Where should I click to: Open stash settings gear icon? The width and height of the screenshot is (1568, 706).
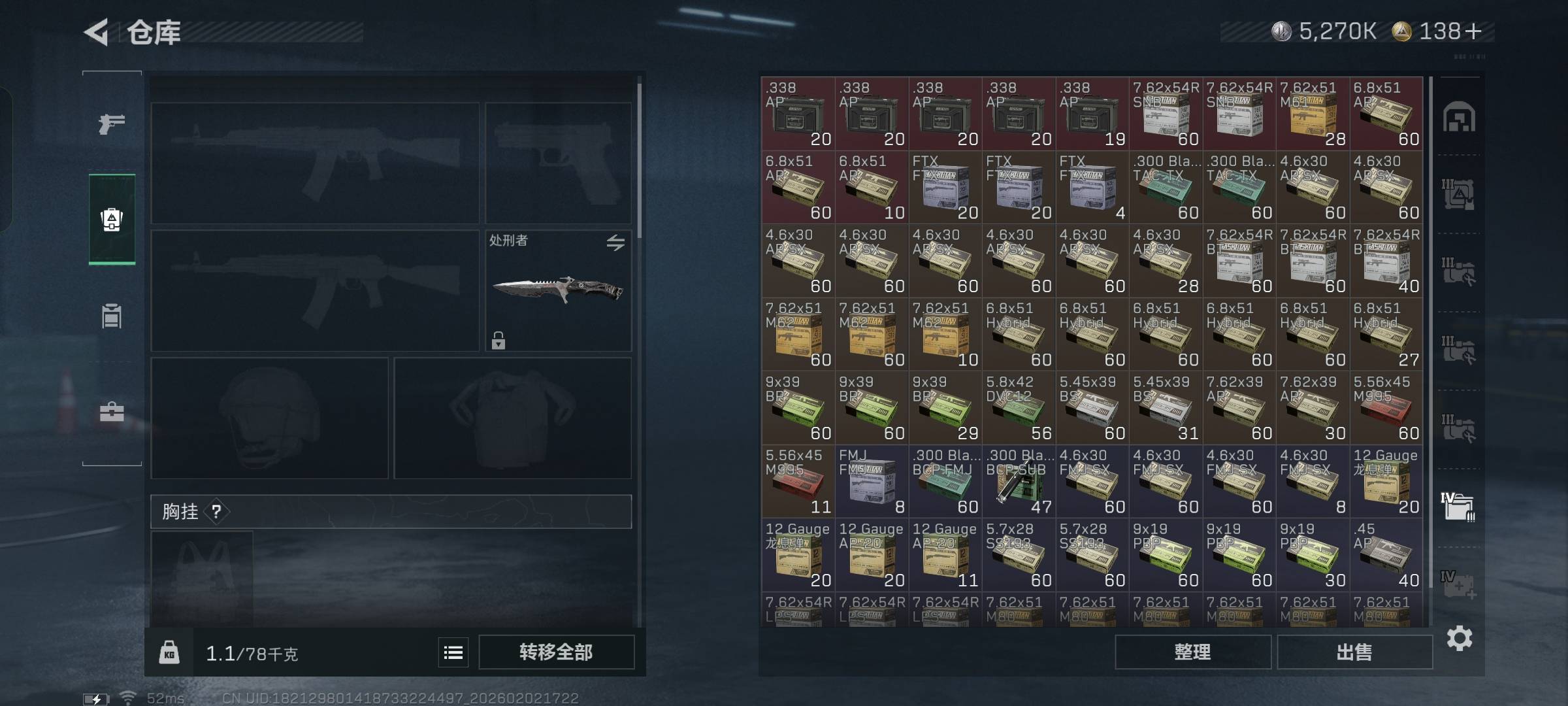click(x=1460, y=638)
